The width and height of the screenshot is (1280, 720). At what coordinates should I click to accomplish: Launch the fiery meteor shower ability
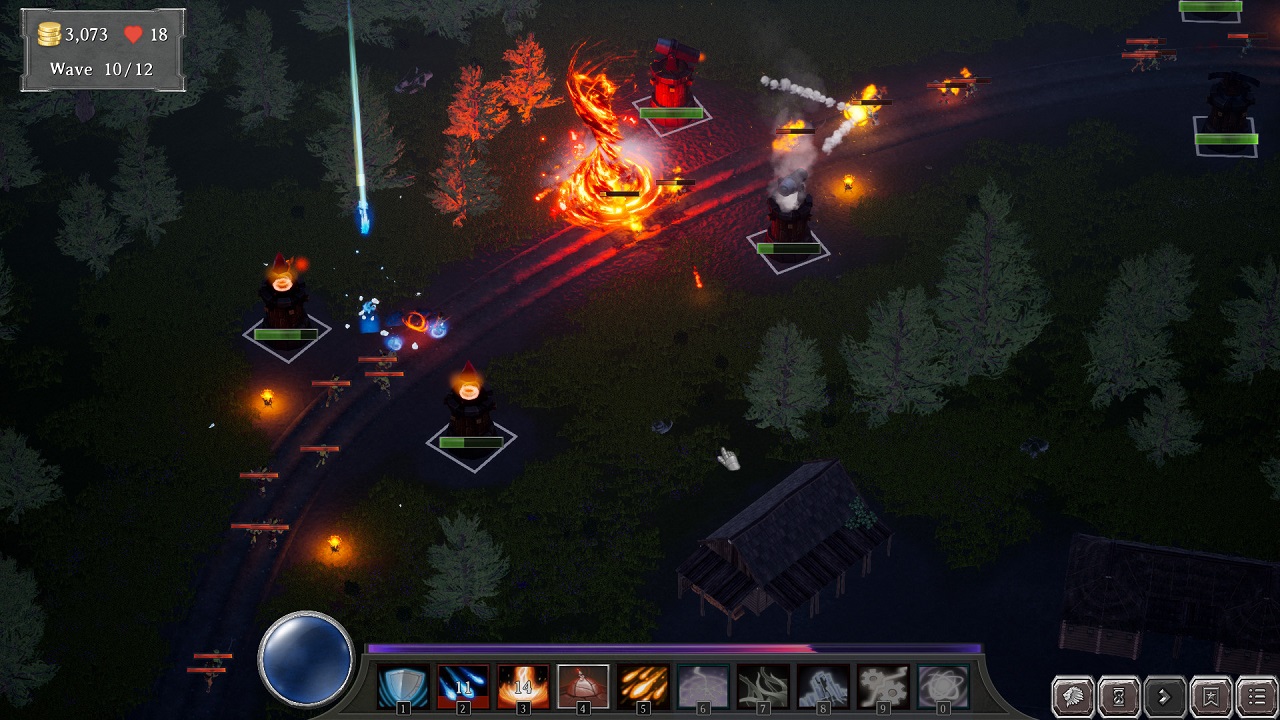click(643, 687)
